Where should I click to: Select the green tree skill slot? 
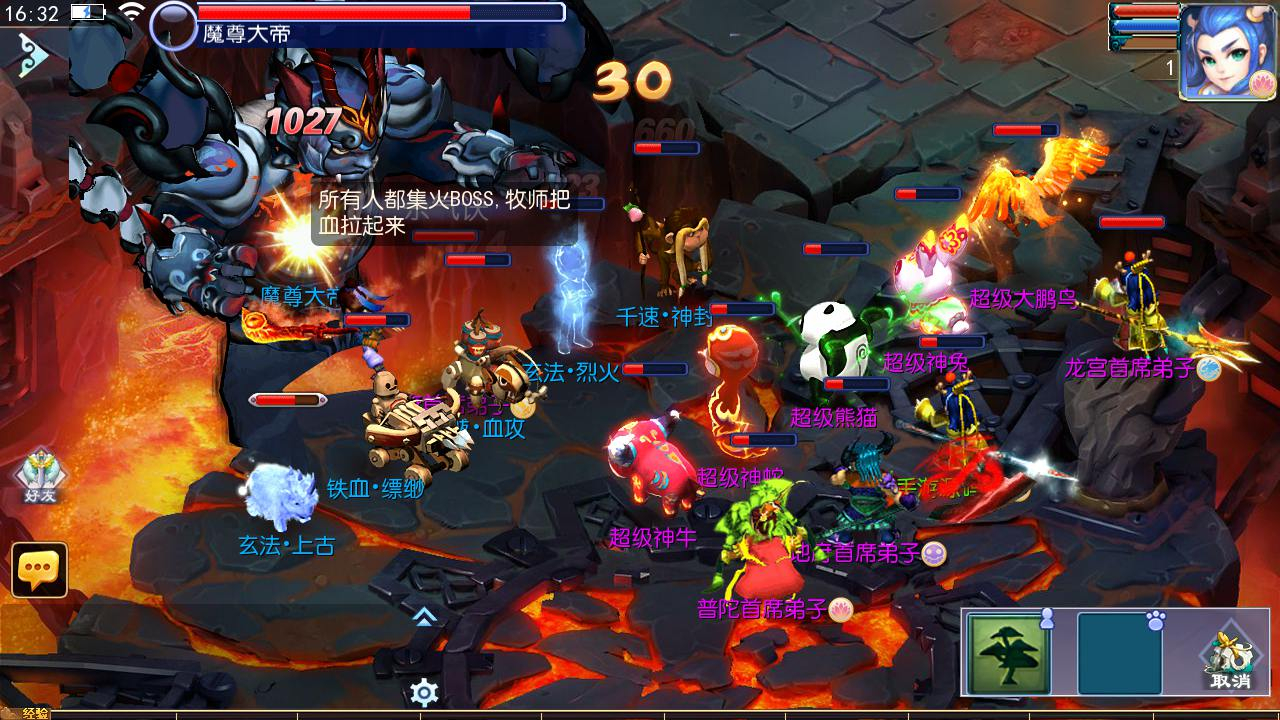[x=1007, y=652]
